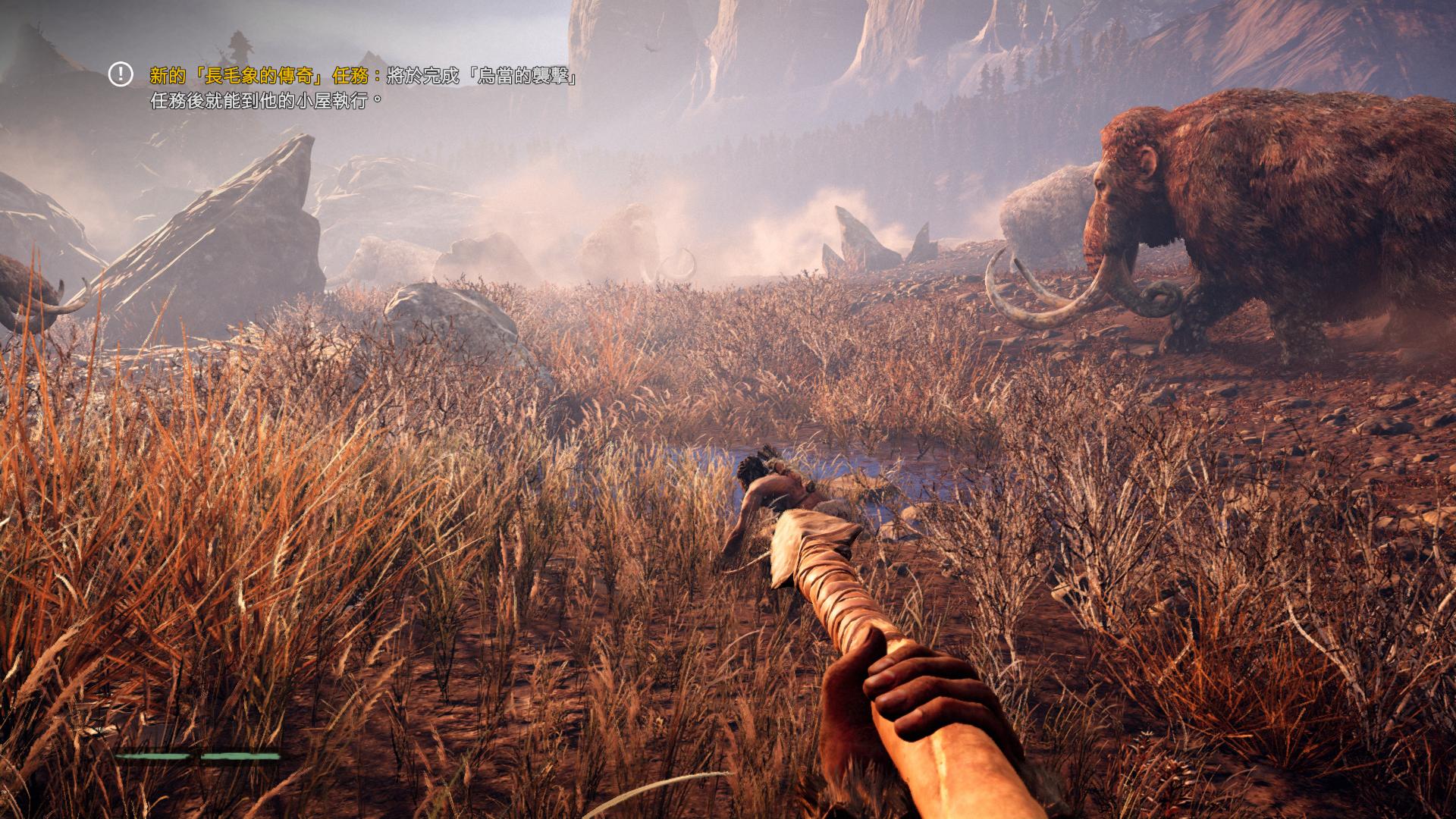
Task: Click the exclamation mark notification icon
Action: (121, 74)
